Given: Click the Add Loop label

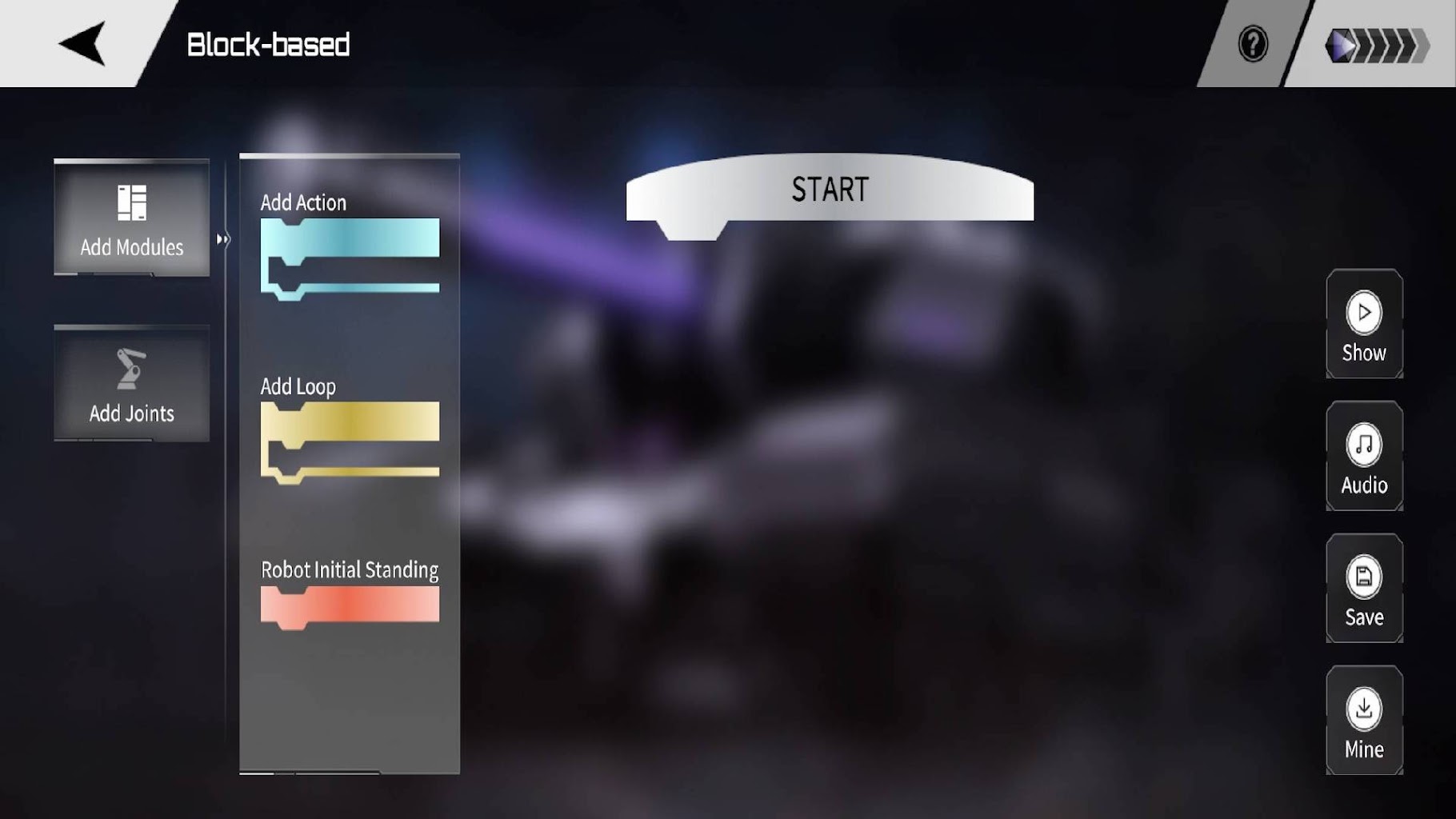Looking at the screenshot, I should (x=298, y=386).
